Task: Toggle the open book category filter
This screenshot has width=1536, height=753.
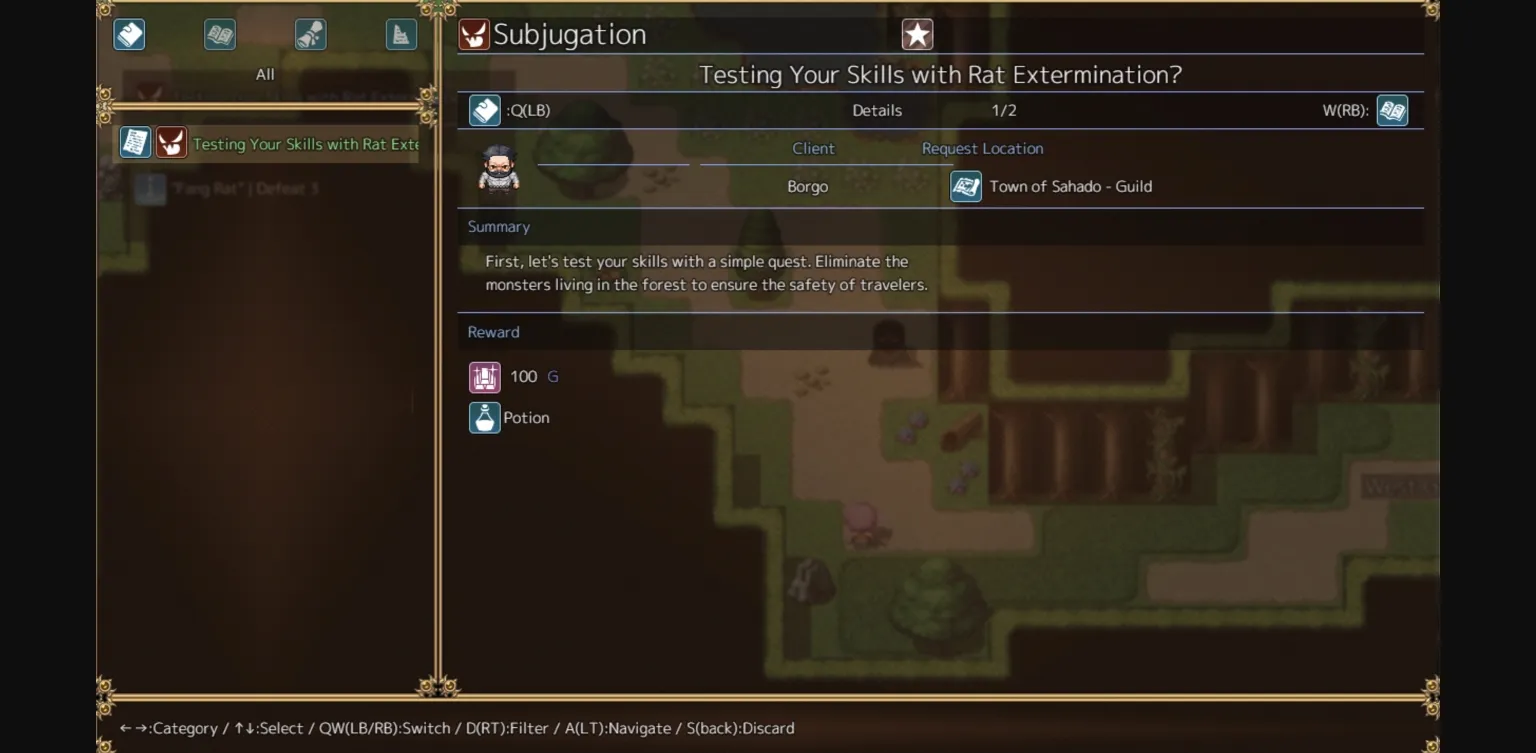Action: click(x=219, y=33)
